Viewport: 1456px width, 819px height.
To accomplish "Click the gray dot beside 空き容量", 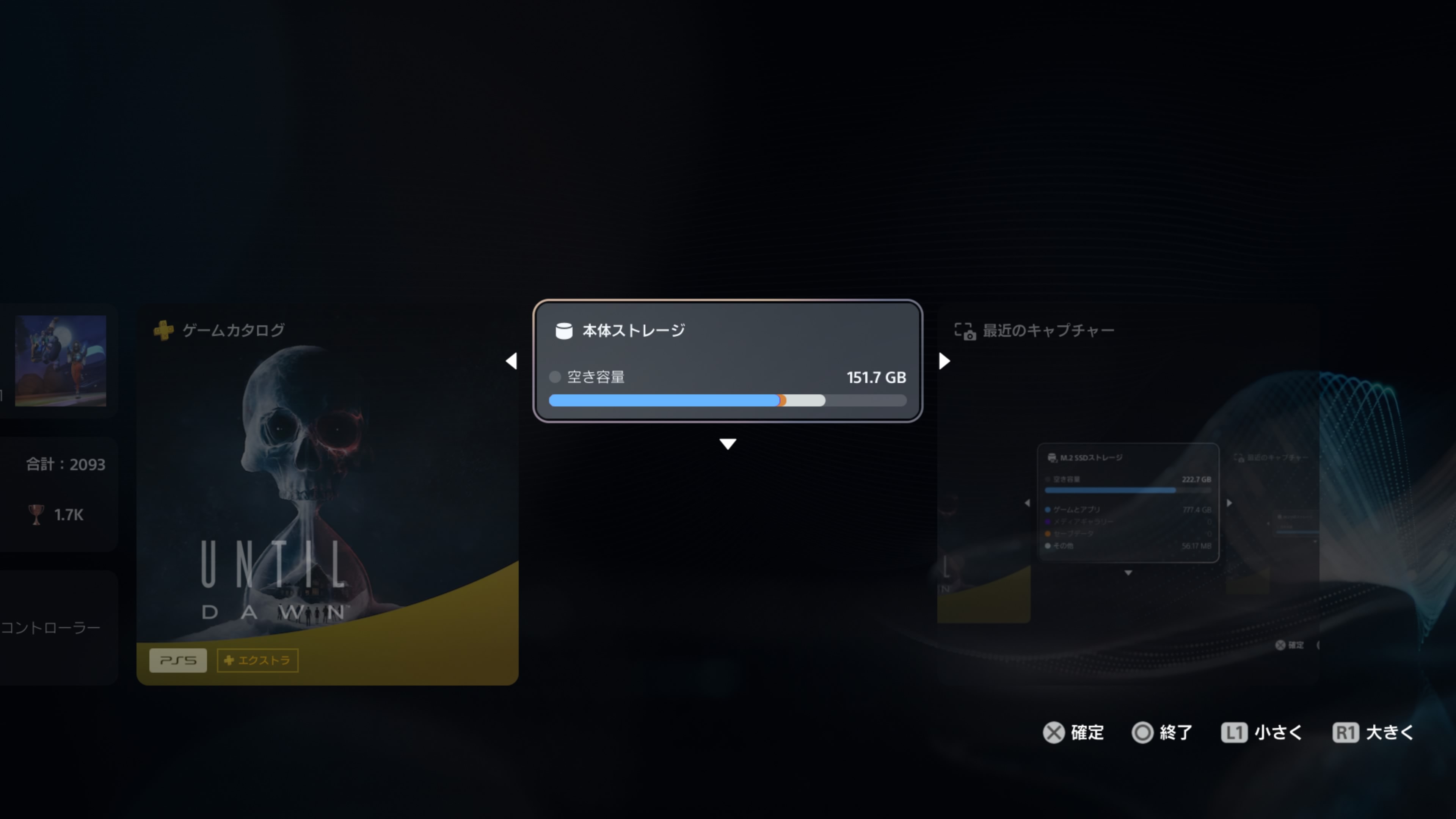I will pyautogui.click(x=555, y=377).
